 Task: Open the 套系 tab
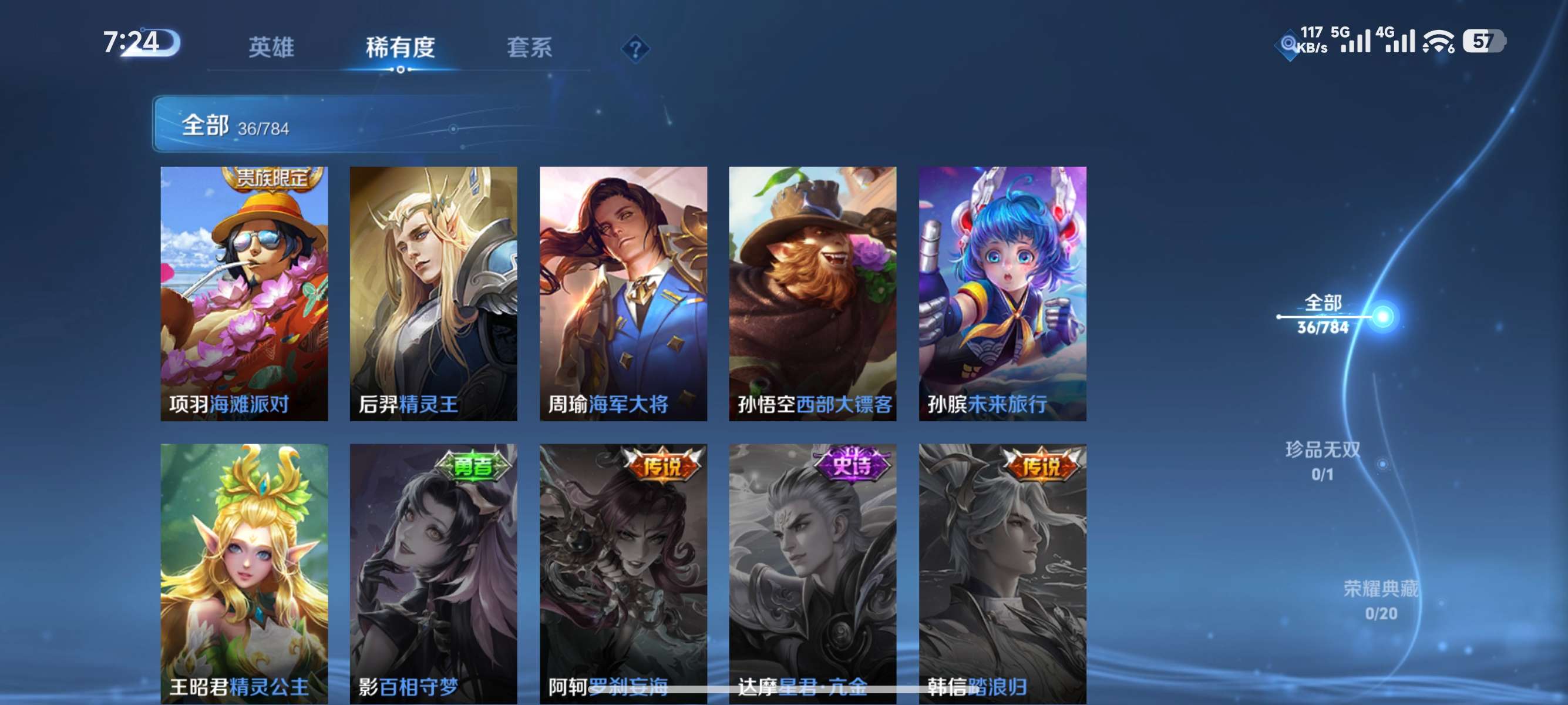coord(529,48)
